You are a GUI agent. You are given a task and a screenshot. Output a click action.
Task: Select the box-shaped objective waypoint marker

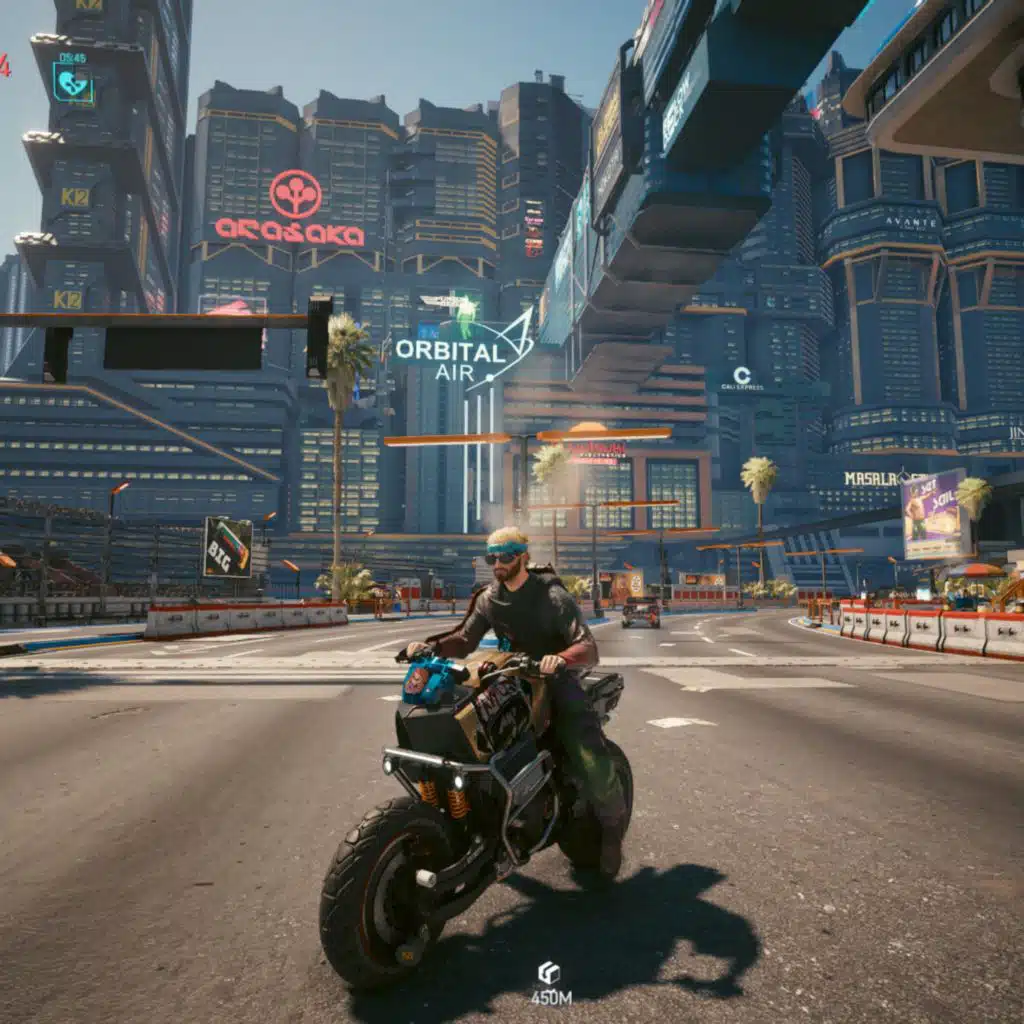pyautogui.click(x=549, y=972)
